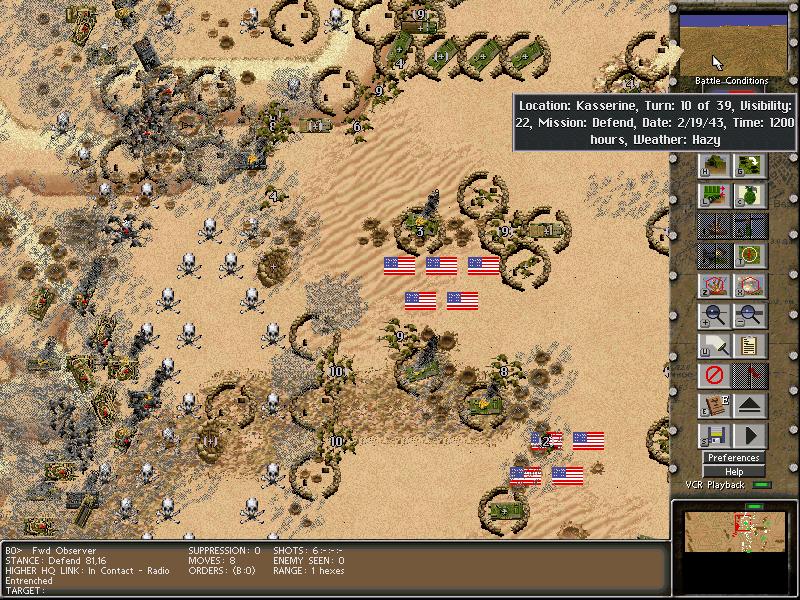Screen dimensions: 800x600
Task: Click the red prohibition circle button
Action: tap(714, 377)
